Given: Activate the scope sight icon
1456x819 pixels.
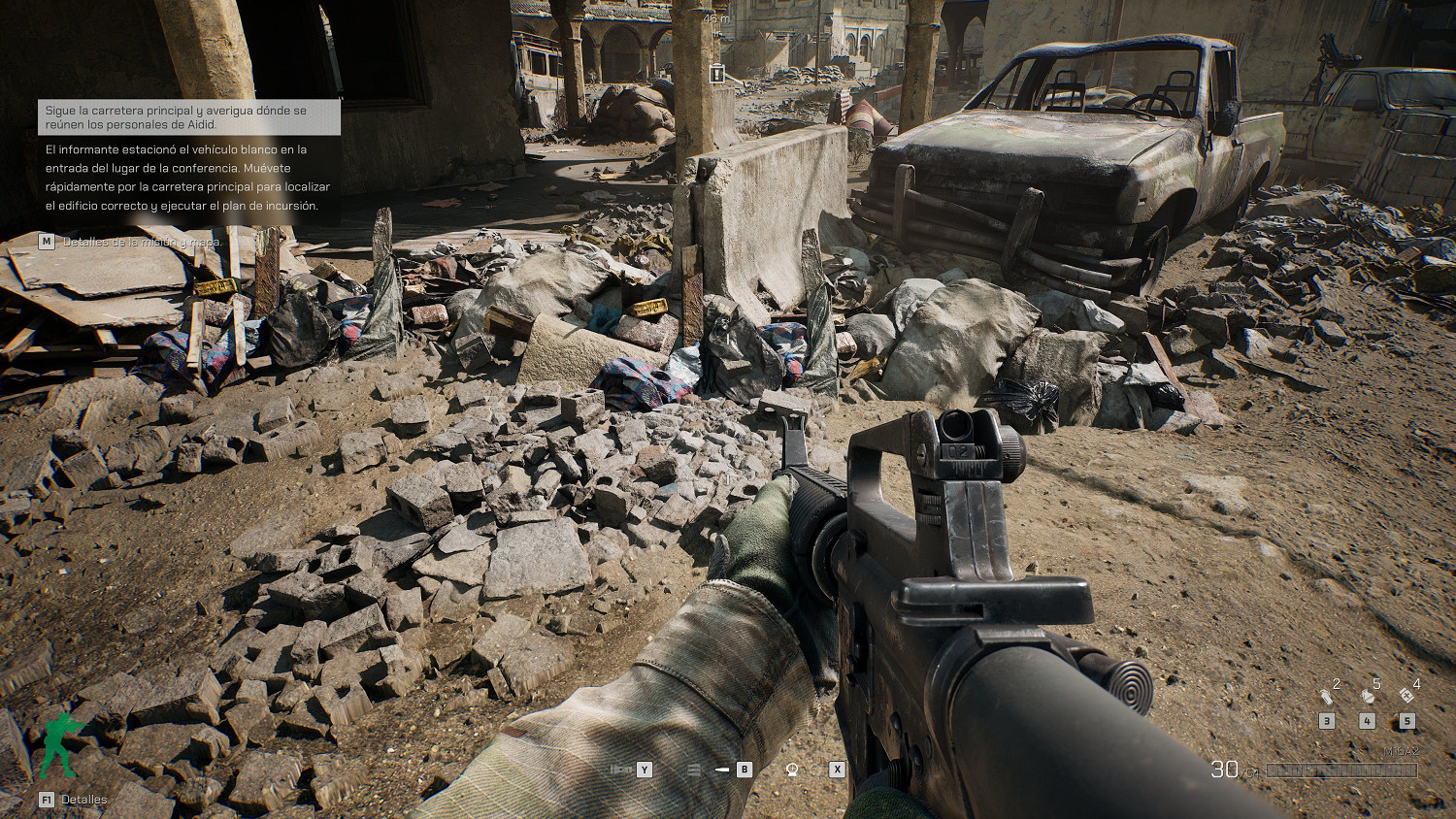Looking at the screenshot, I should [792, 770].
